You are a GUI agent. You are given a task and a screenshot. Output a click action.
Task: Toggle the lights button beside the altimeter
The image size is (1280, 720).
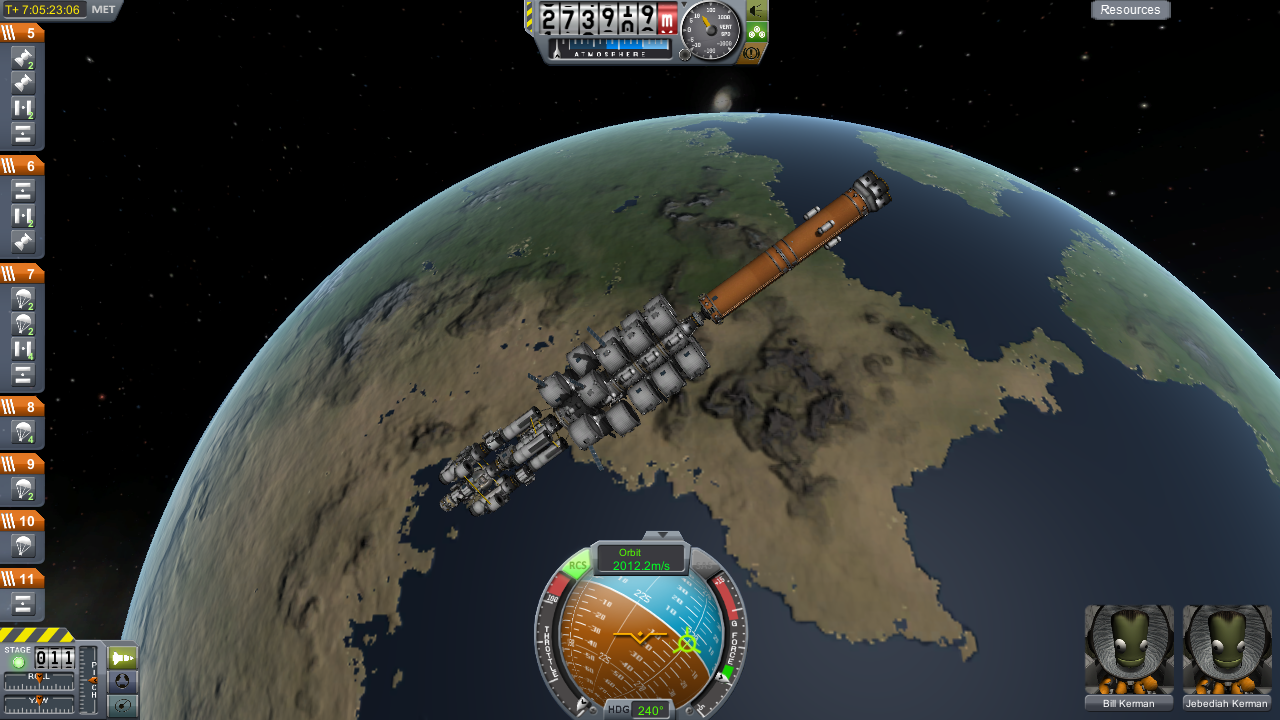[x=757, y=10]
